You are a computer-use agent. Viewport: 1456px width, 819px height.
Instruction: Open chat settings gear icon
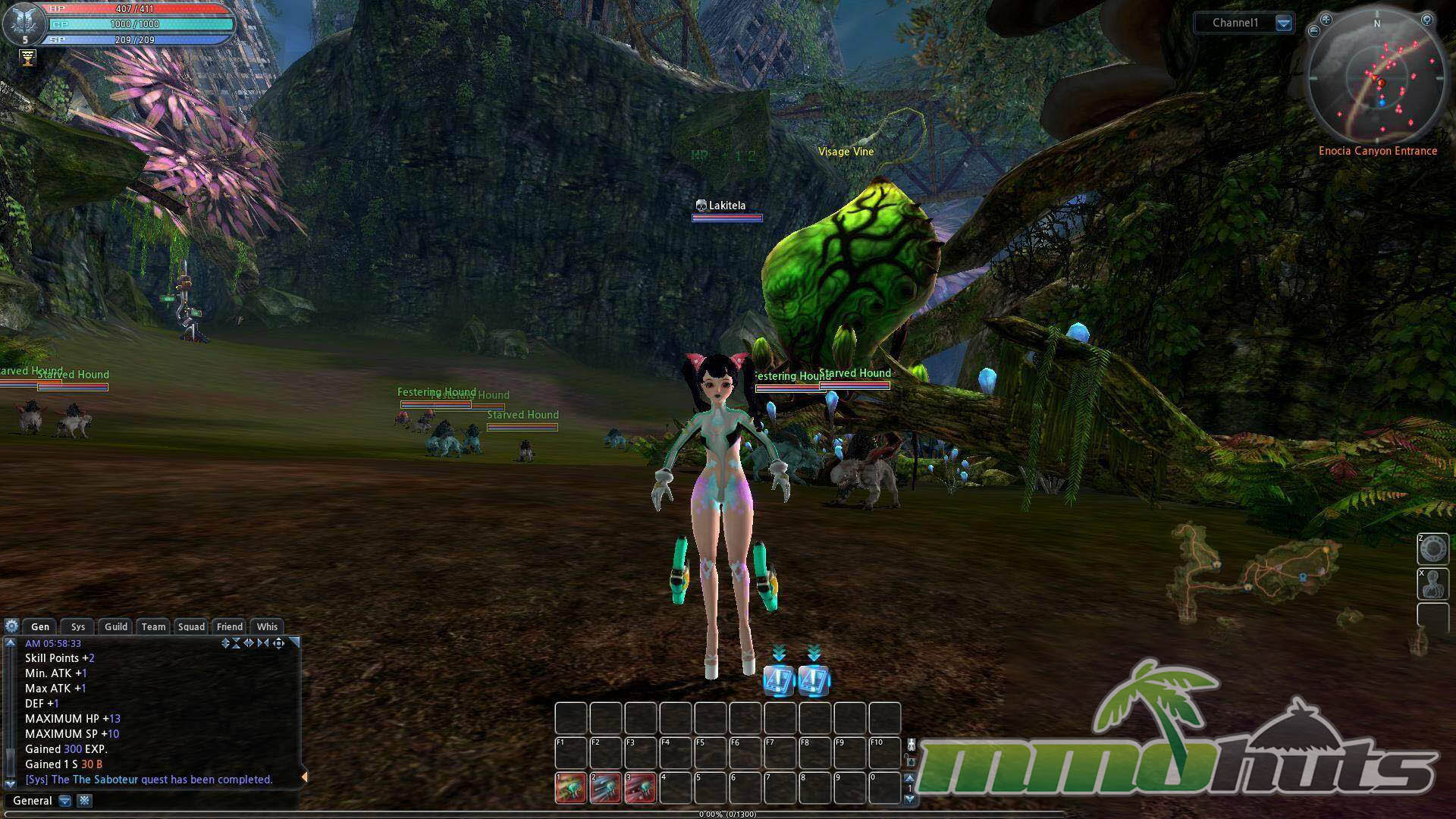pyautogui.click(x=11, y=626)
